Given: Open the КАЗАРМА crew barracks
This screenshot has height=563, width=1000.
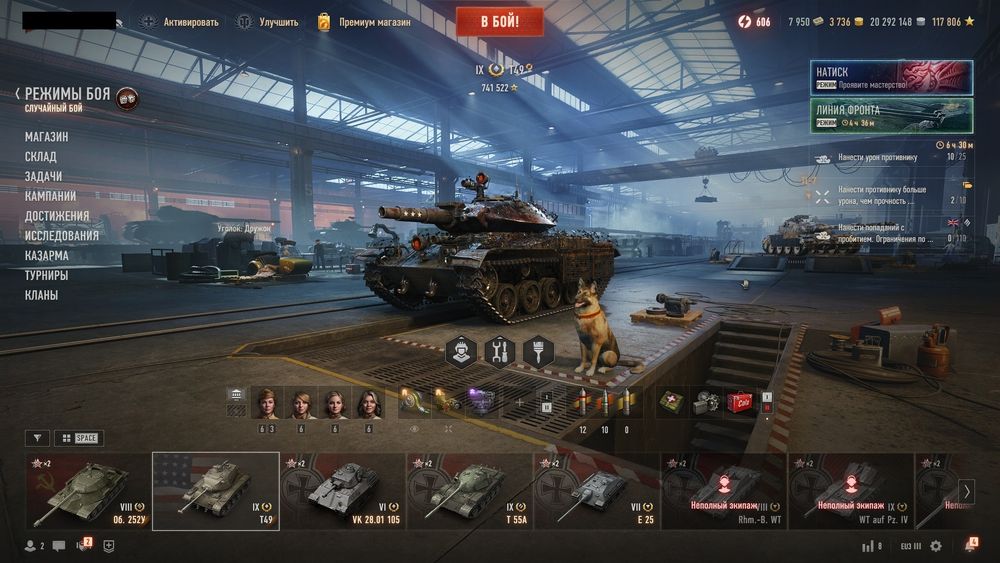Looking at the screenshot, I should click(47, 255).
